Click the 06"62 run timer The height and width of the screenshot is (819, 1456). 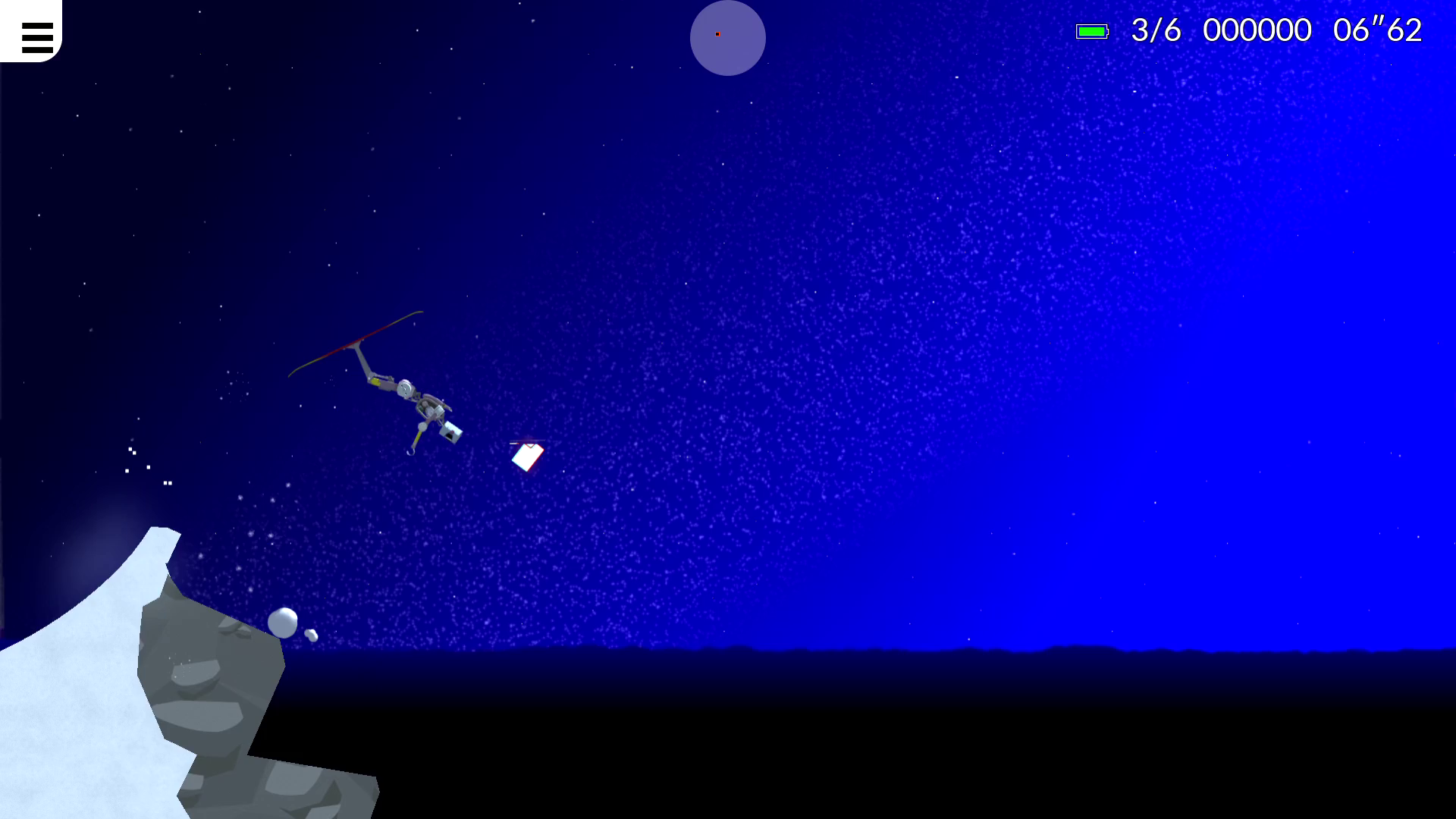(x=1377, y=30)
